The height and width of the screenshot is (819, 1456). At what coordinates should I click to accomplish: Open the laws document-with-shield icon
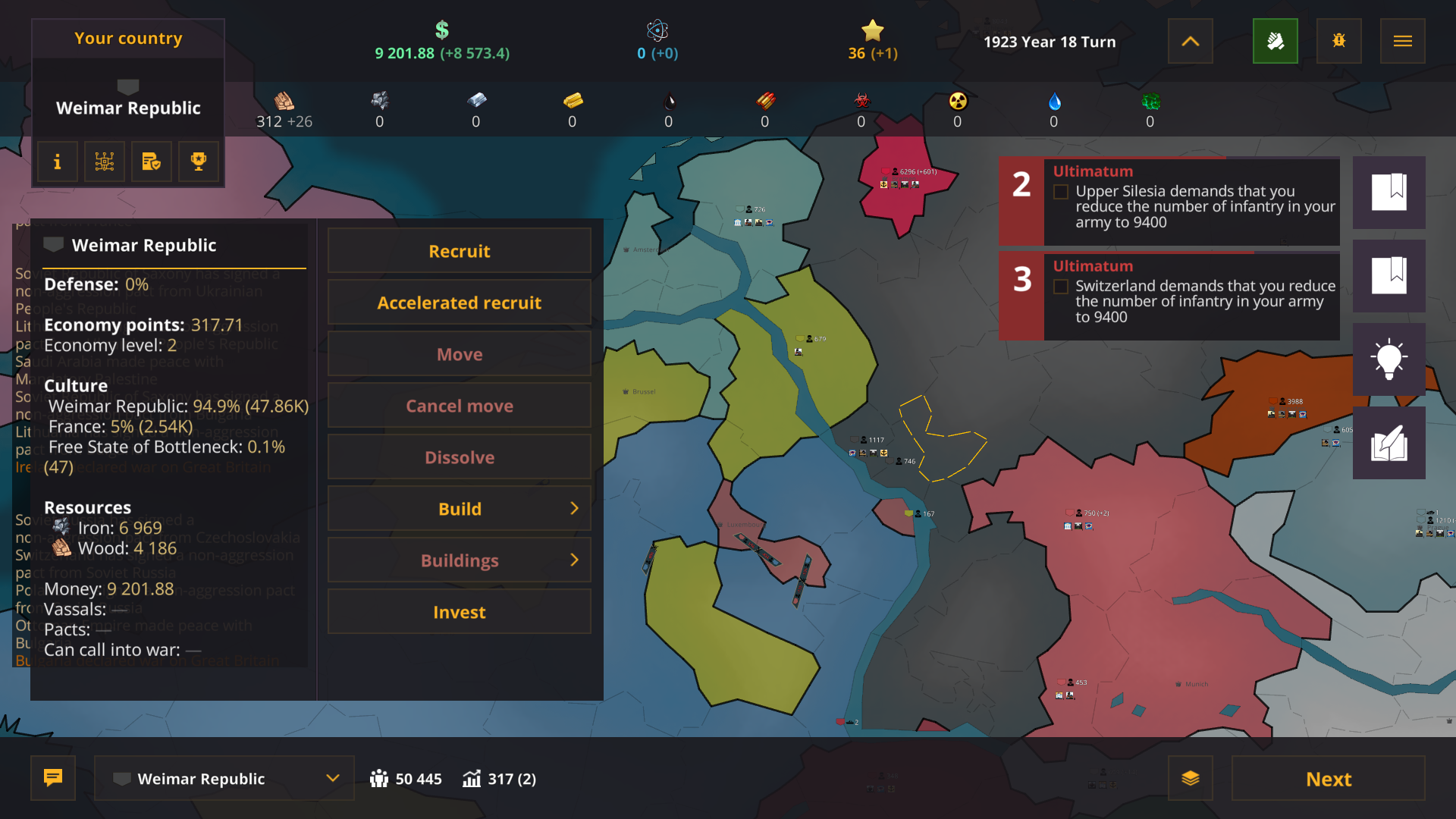point(151,162)
